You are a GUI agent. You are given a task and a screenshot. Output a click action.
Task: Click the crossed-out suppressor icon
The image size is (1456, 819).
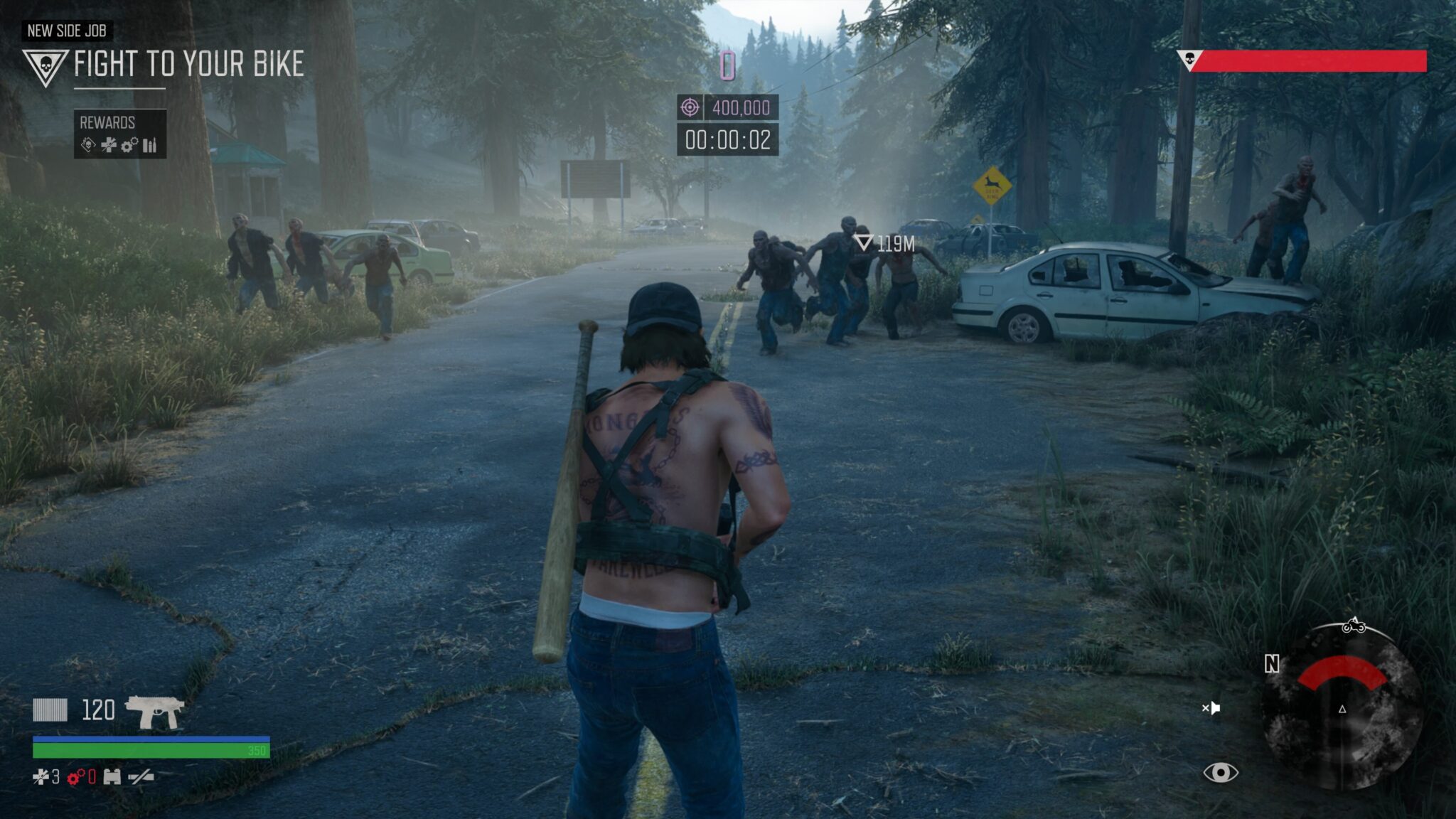pos(140,777)
